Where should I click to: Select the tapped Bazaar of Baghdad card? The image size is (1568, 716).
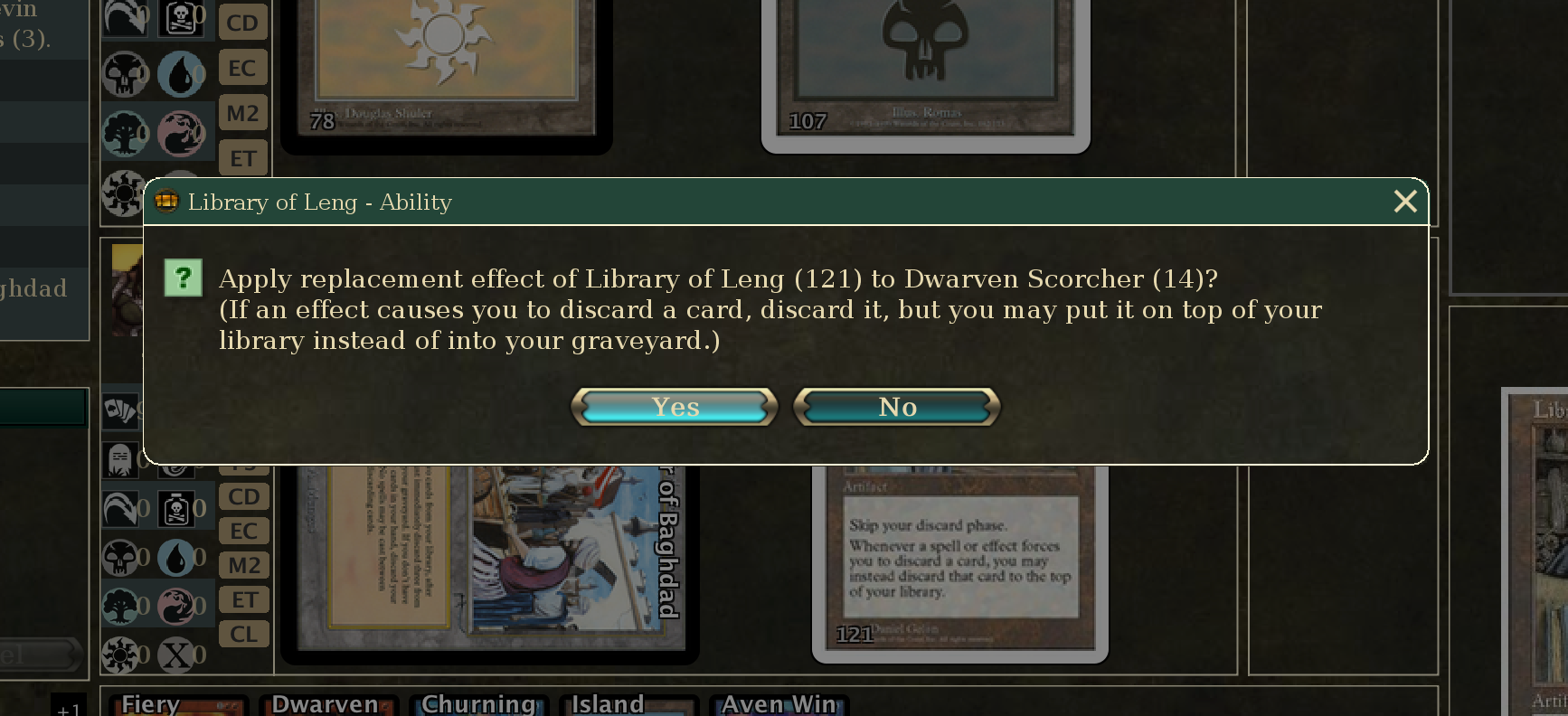coord(488,561)
